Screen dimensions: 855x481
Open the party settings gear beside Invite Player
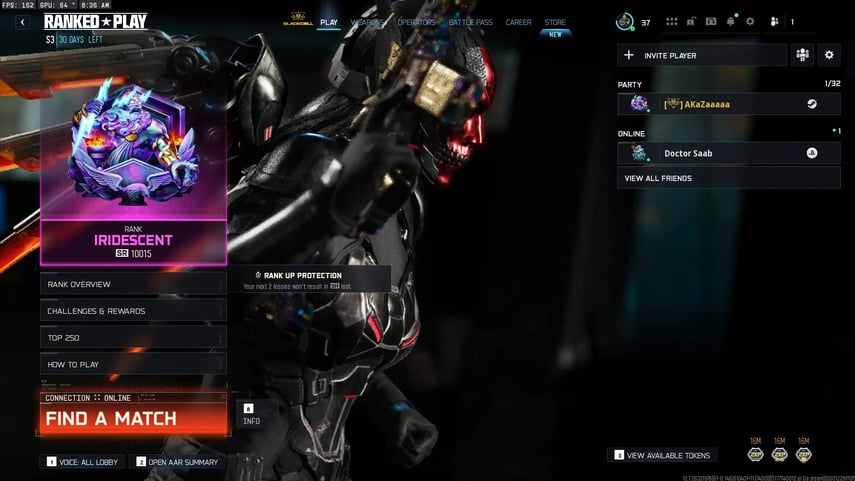coord(828,55)
